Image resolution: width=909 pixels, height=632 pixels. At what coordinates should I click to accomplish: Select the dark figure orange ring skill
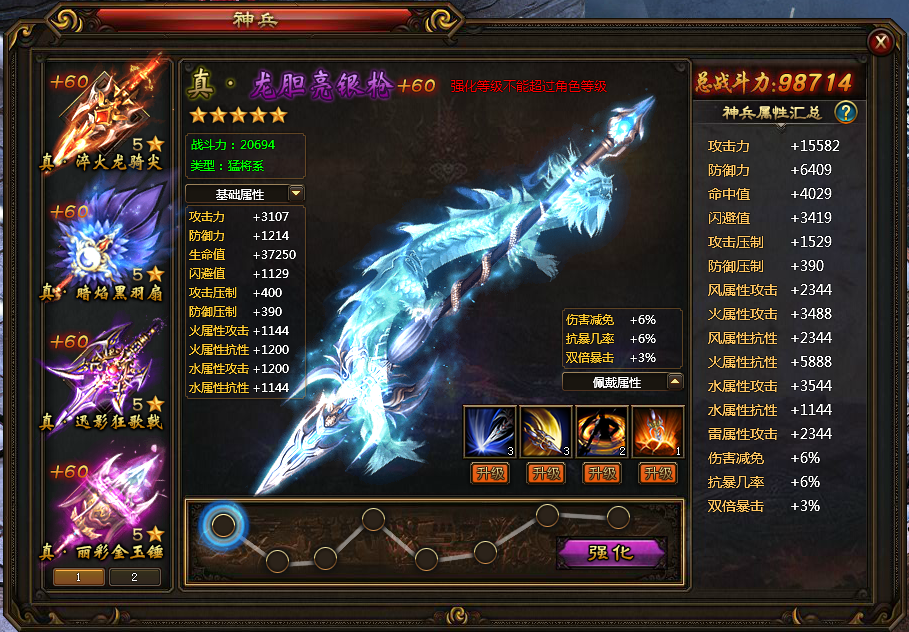click(x=602, y=431)
